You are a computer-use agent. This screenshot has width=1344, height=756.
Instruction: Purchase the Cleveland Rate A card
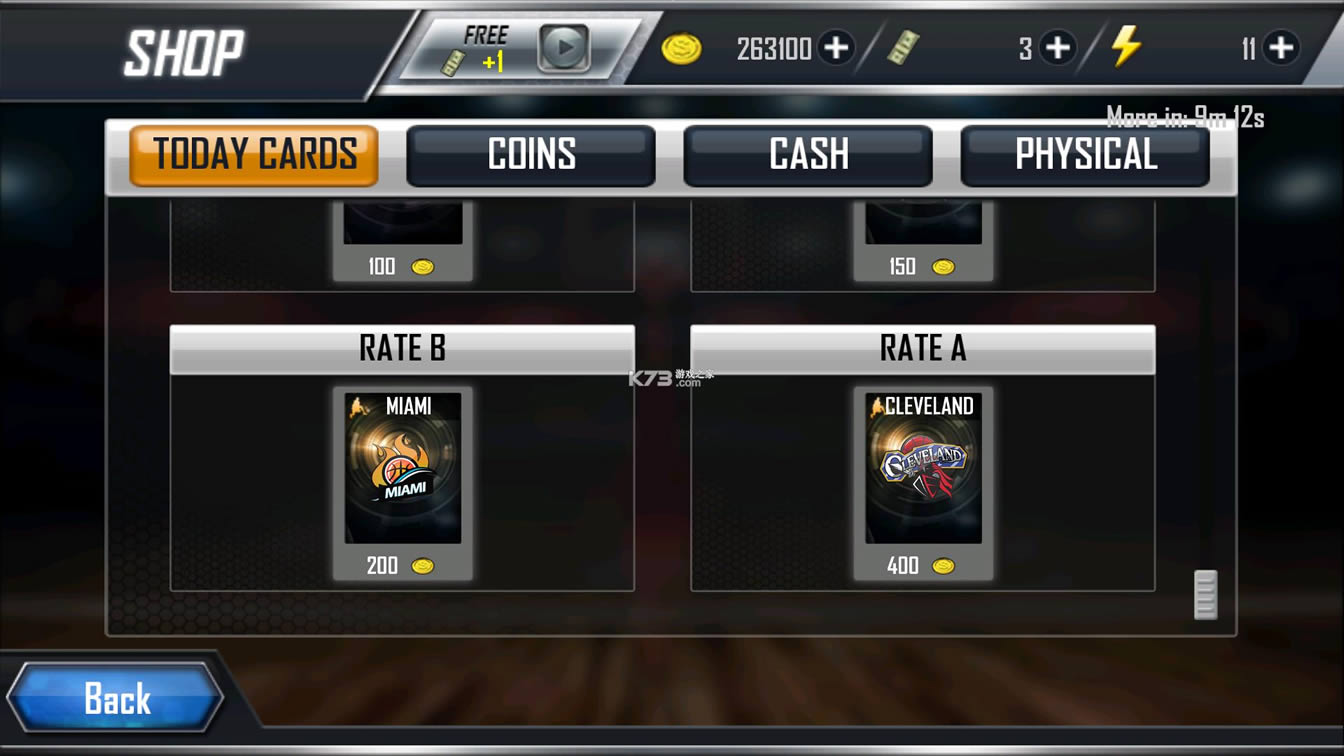pos(923,482)
